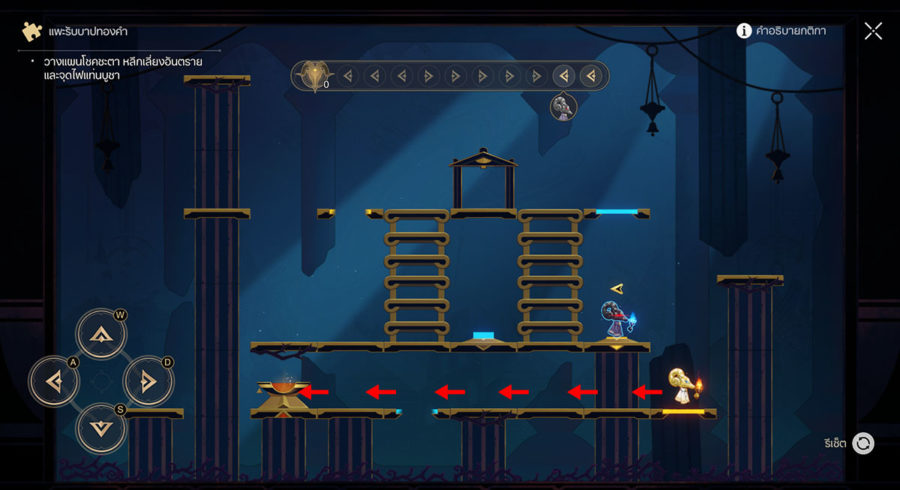The image size is (900, 490).
Task: Tap the right arrow D button
Action: click(148, 381)
